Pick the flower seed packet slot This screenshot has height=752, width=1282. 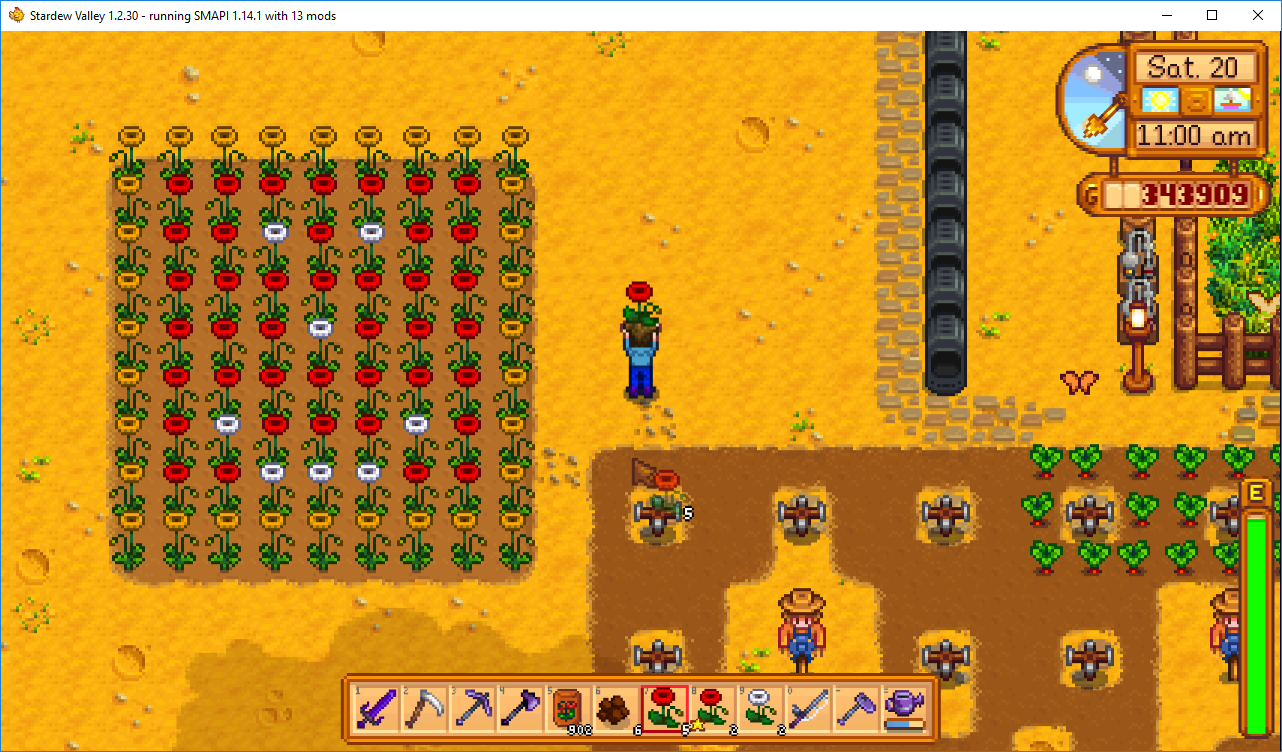coord(567,709)
